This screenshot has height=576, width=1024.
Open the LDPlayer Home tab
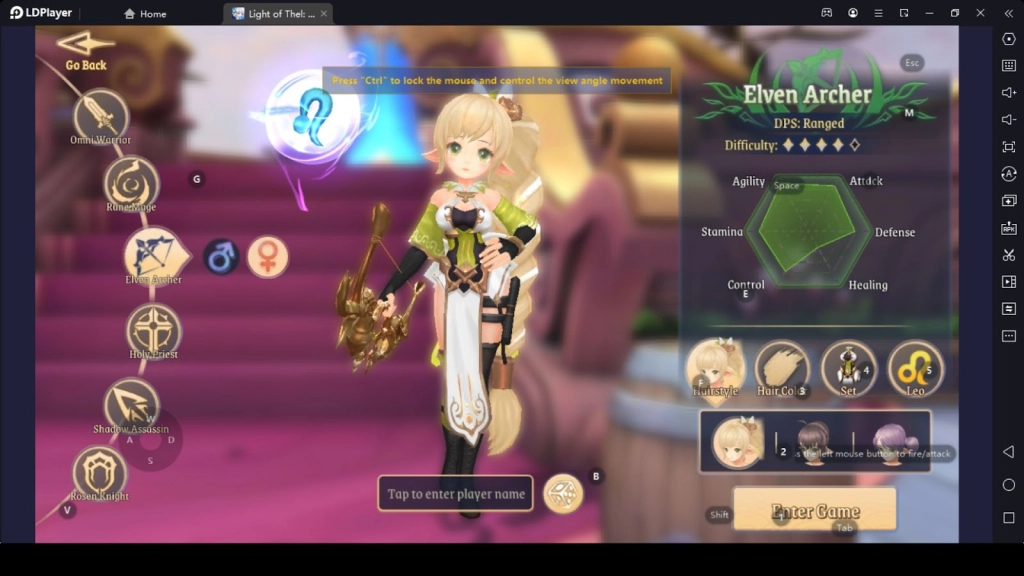pyautogui.click(x=145, y=14)
